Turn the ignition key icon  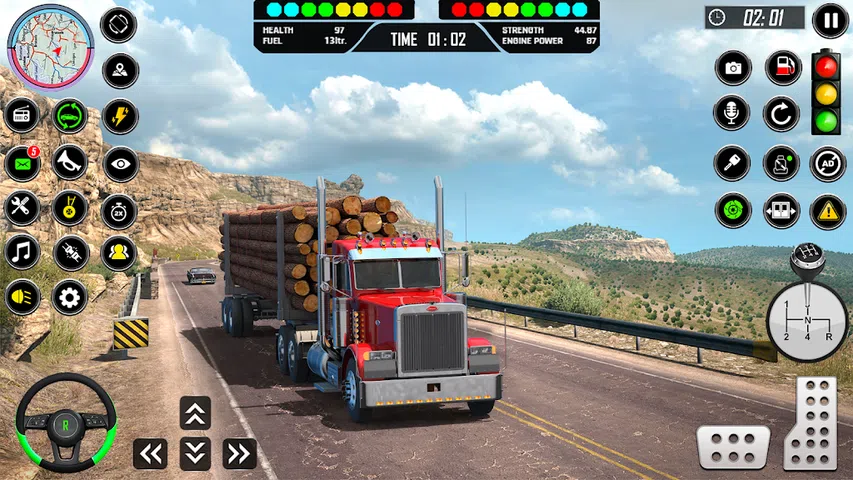(x=732, y=162)
